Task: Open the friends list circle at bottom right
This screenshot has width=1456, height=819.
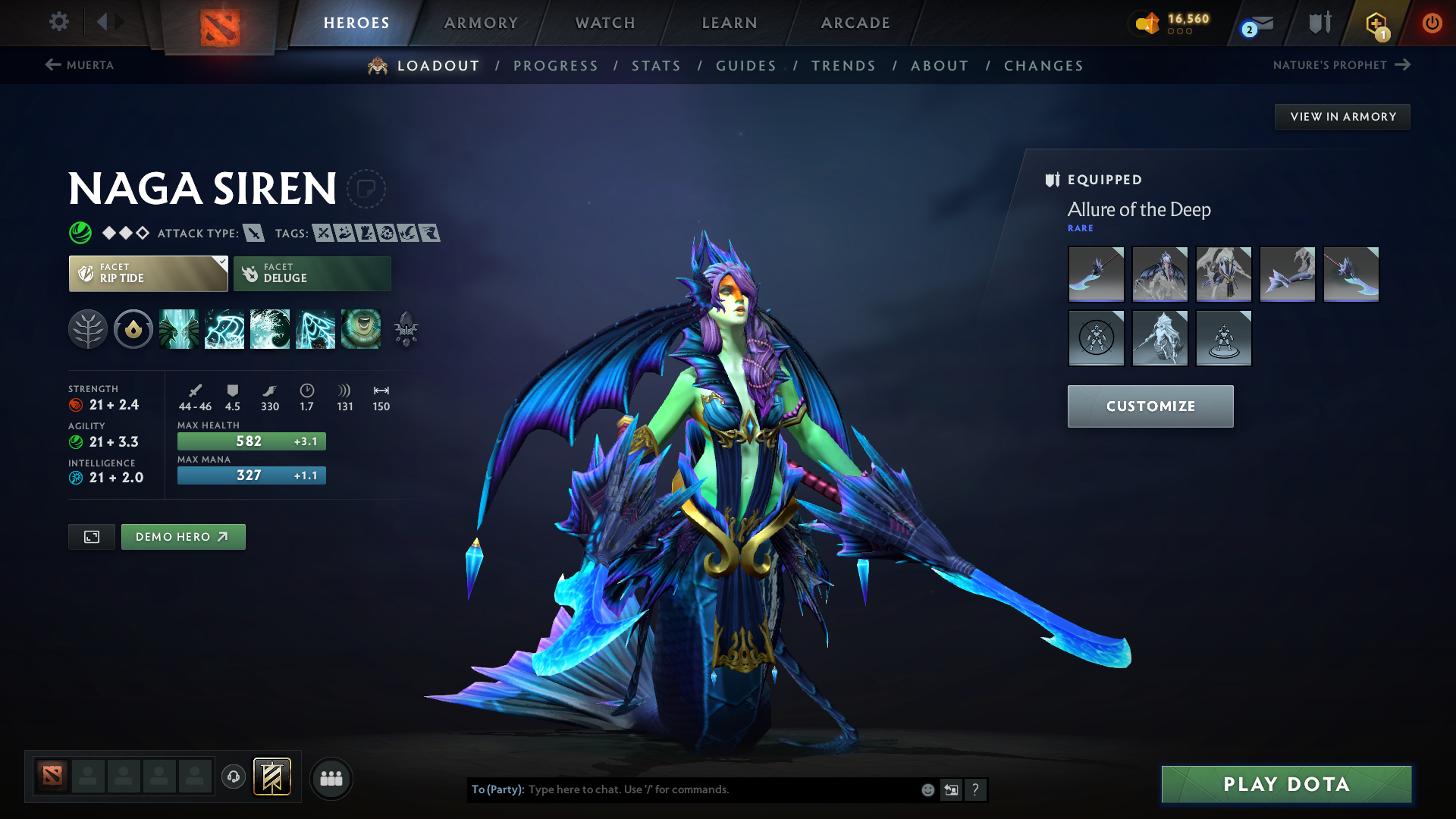Action: coord(331,778)
